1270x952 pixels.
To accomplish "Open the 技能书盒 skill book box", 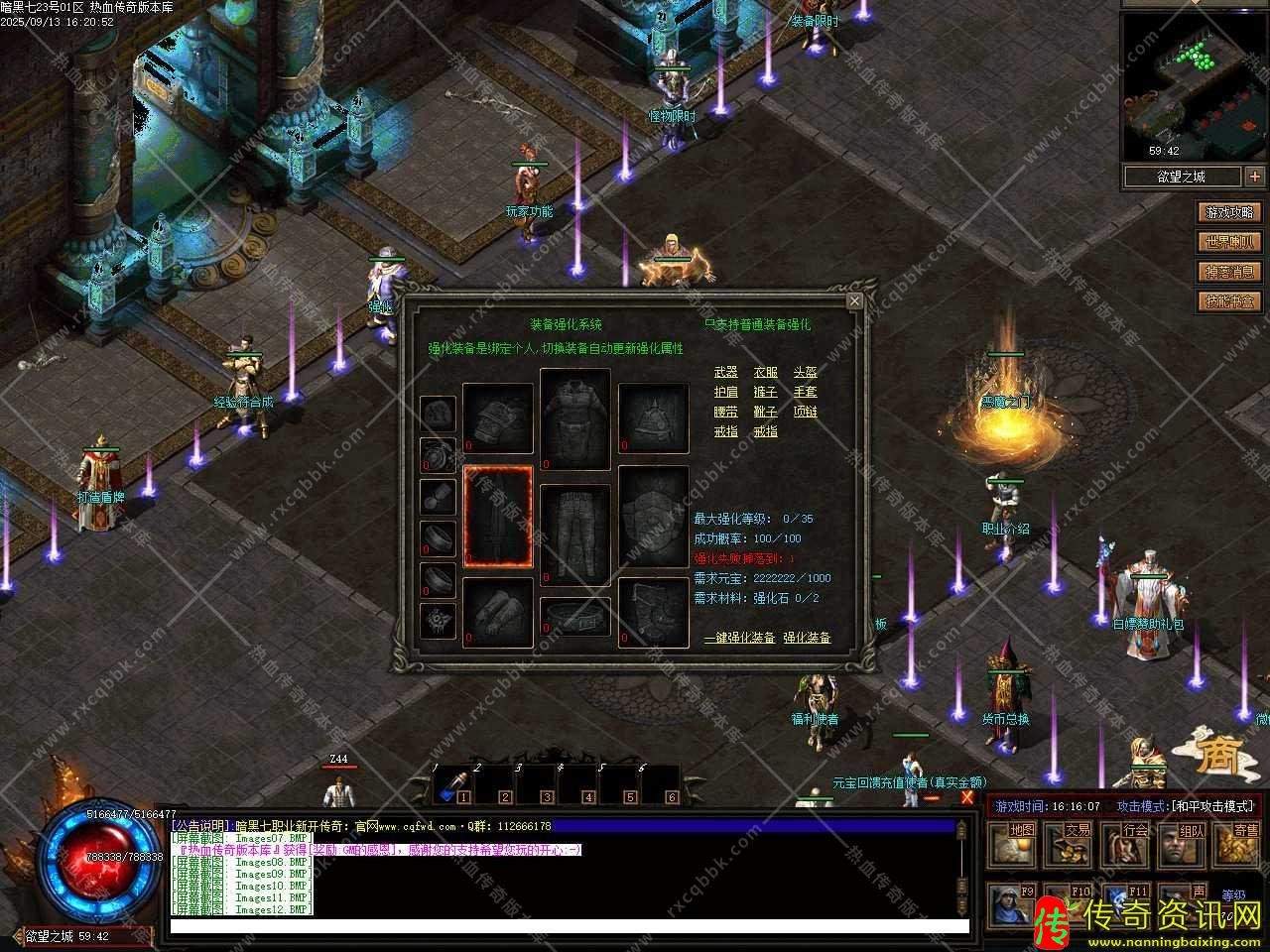I will click(x=1229, y=301).
